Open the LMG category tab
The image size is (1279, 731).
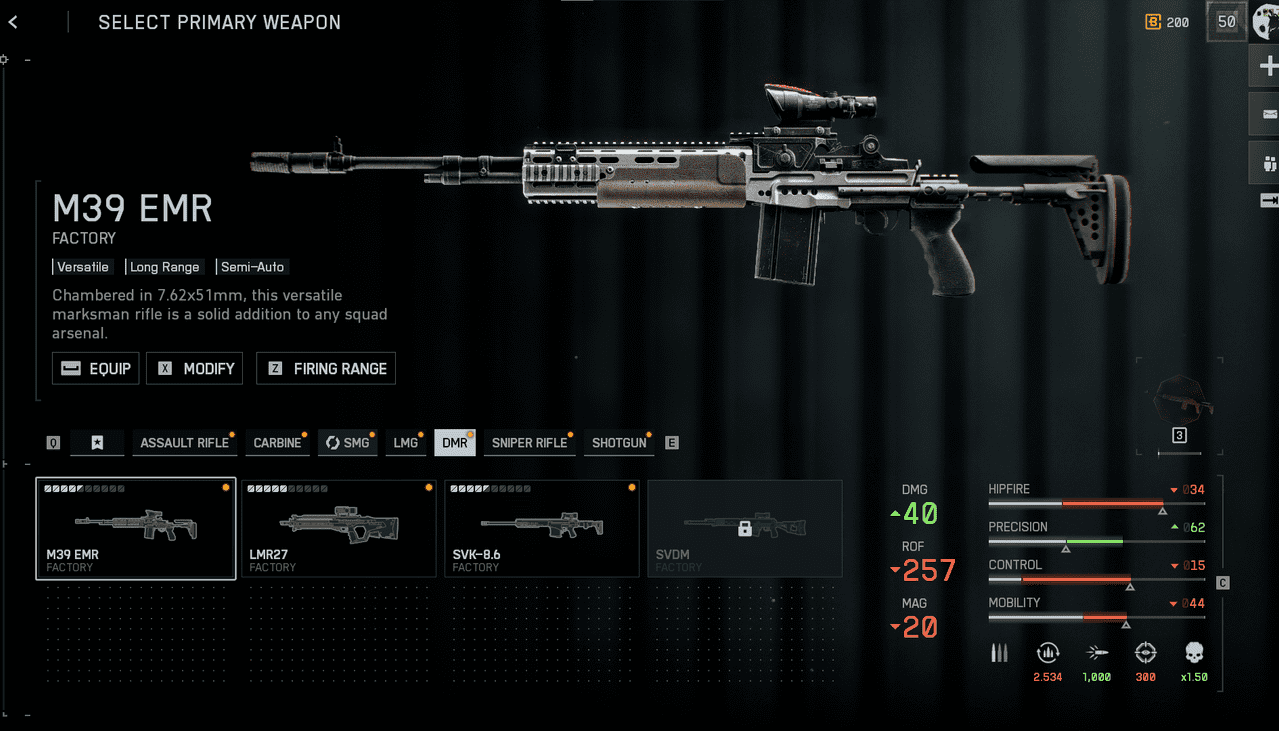click(x=405, y=442)
